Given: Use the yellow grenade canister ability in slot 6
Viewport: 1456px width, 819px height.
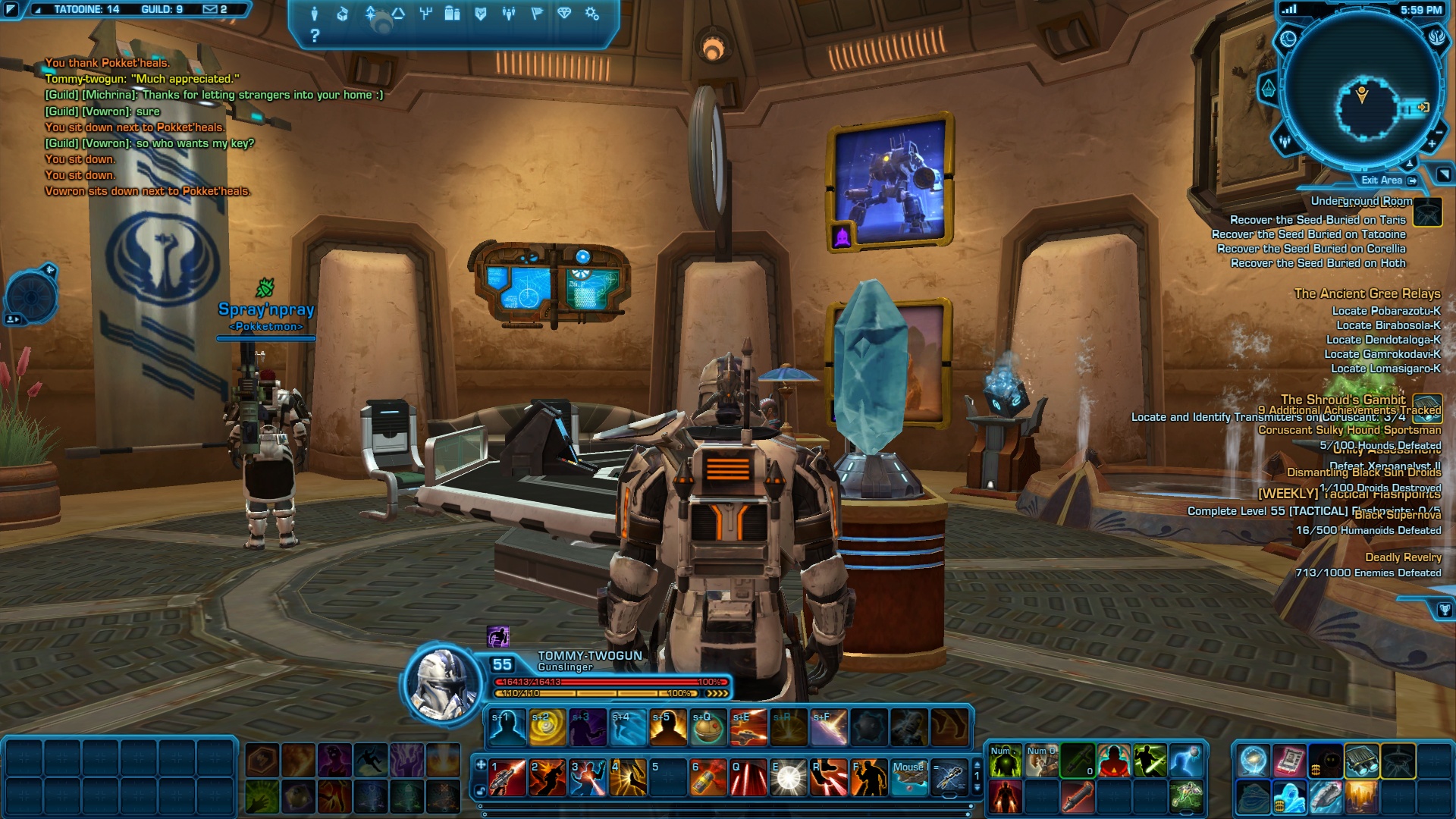Looking at the screenshot, I should [x=708, y=778].
